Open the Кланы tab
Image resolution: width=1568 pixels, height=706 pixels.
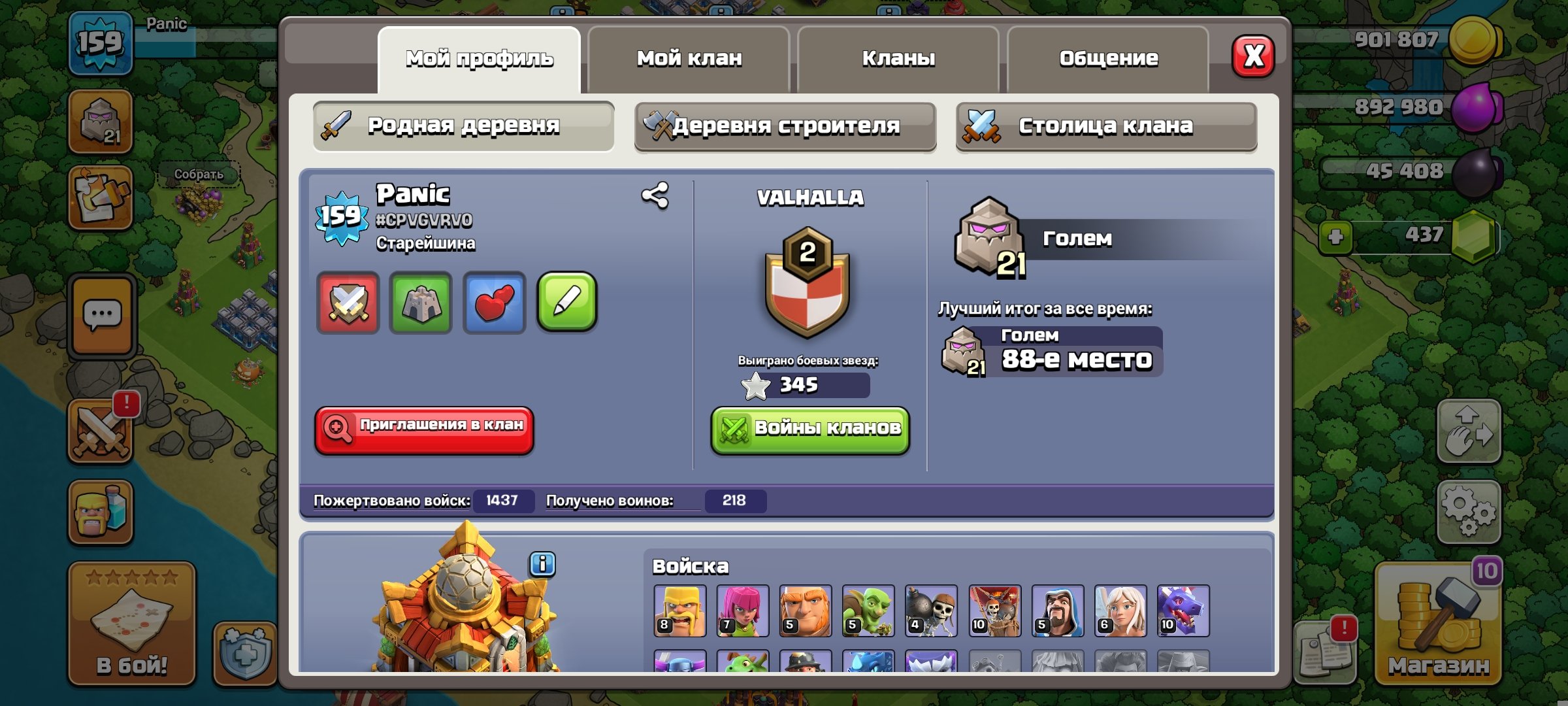(x=898, y=59)
